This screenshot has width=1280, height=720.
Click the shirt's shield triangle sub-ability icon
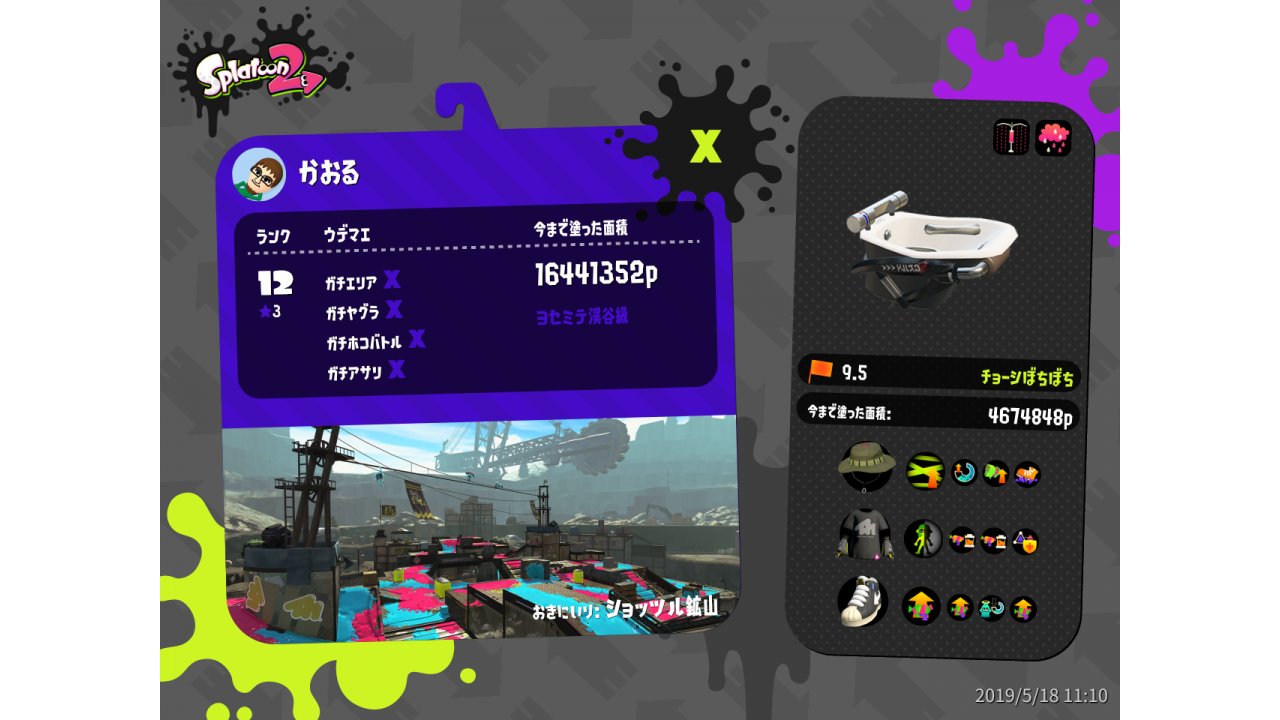(x=1025, y=542)
